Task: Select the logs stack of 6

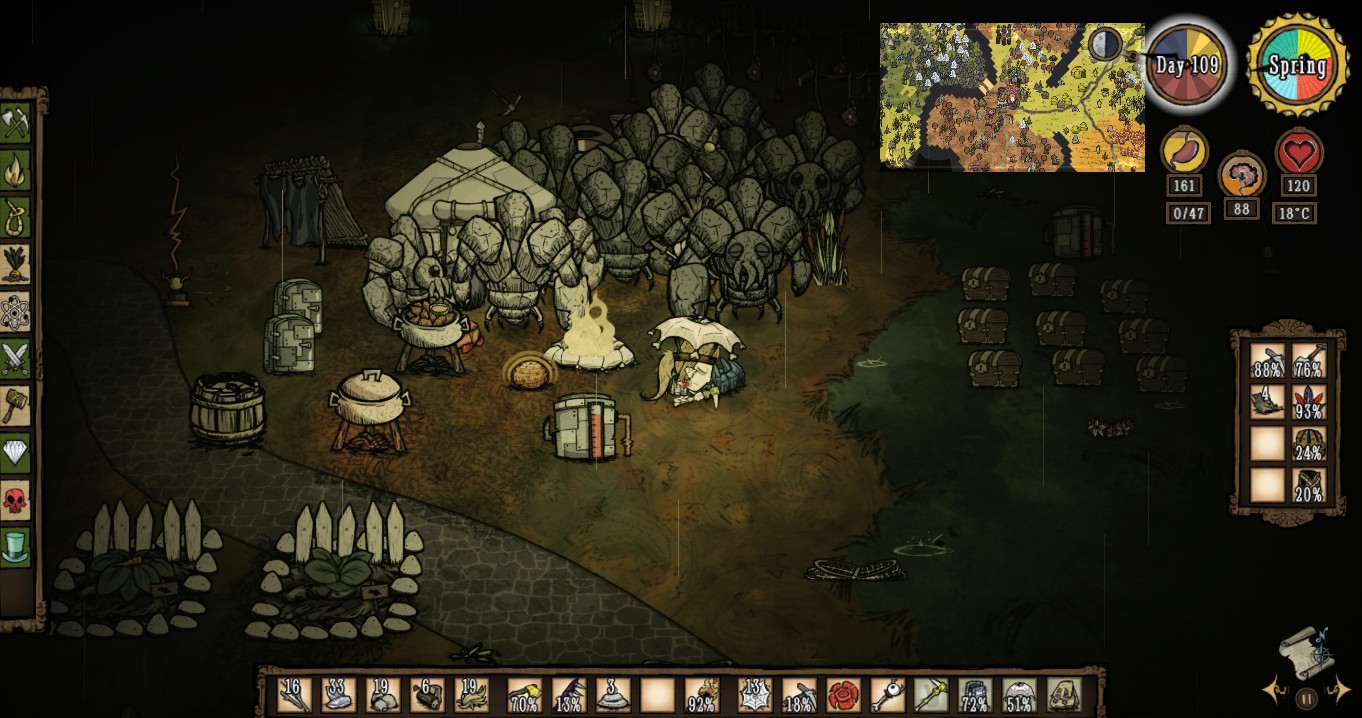Action: (427, 693)
